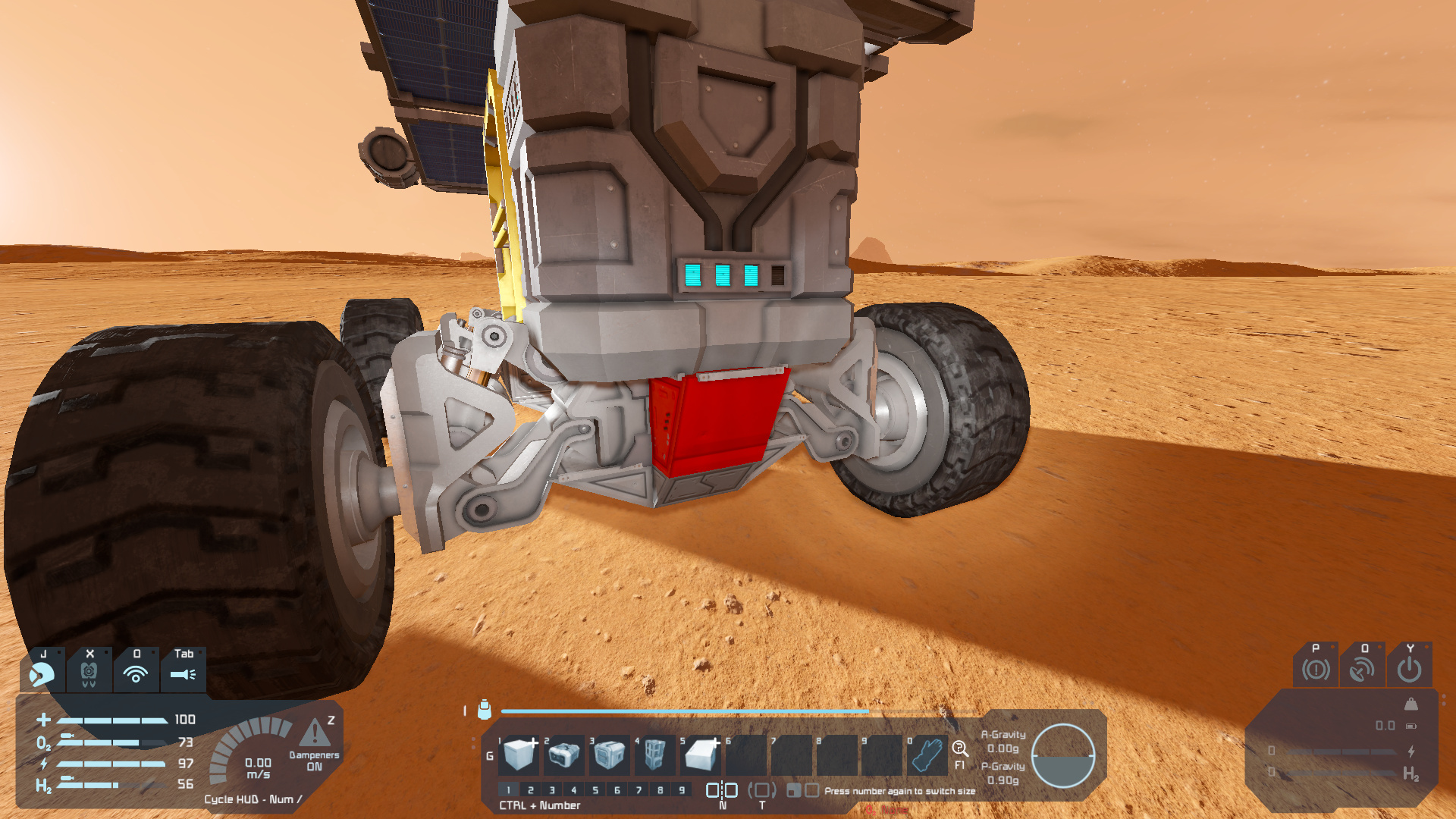
Task: Select the cargo container in hotbar slot 3
Action: (609, 754)
